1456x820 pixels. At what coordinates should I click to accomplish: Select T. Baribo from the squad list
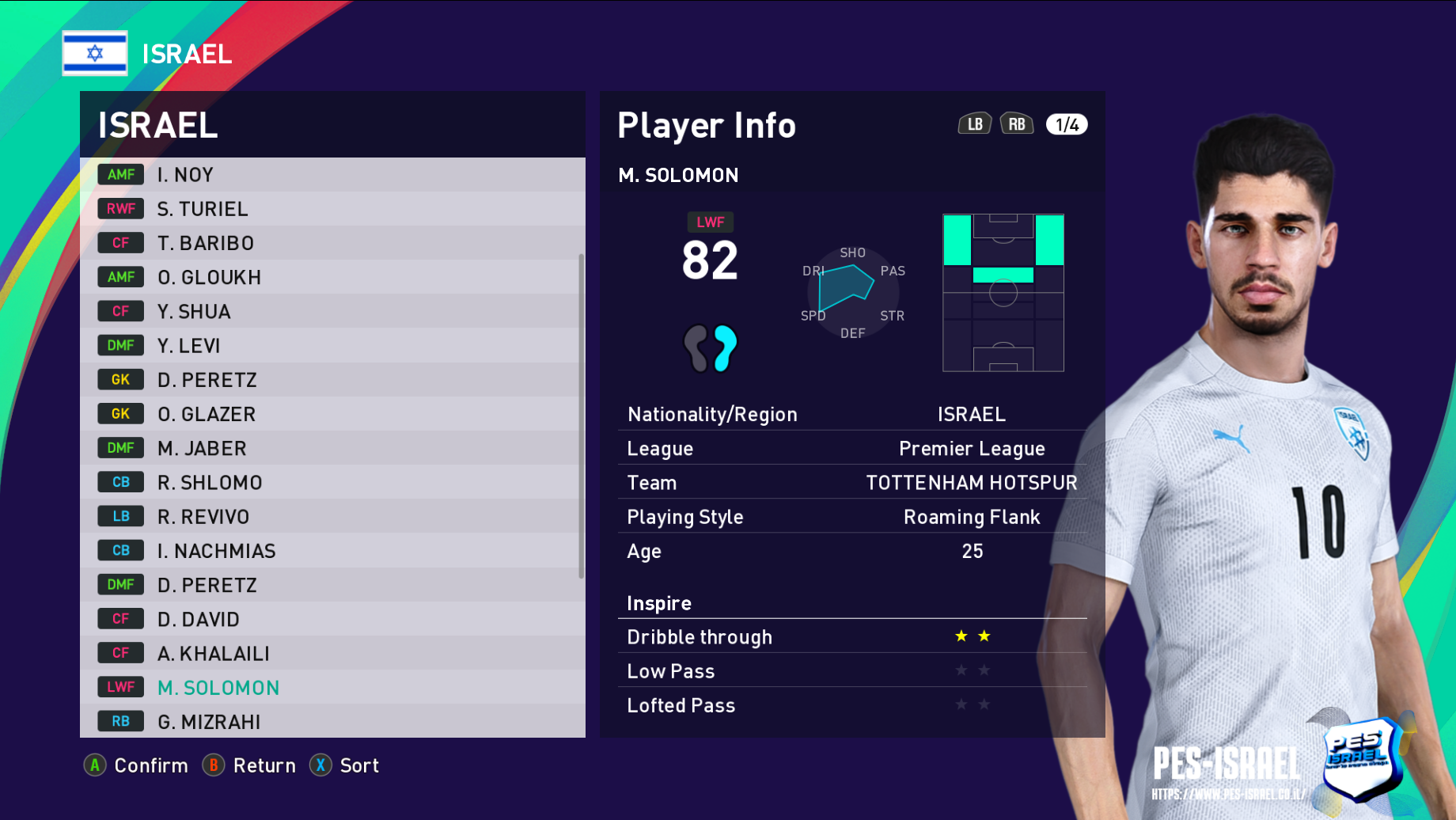(x=332, y=243)
